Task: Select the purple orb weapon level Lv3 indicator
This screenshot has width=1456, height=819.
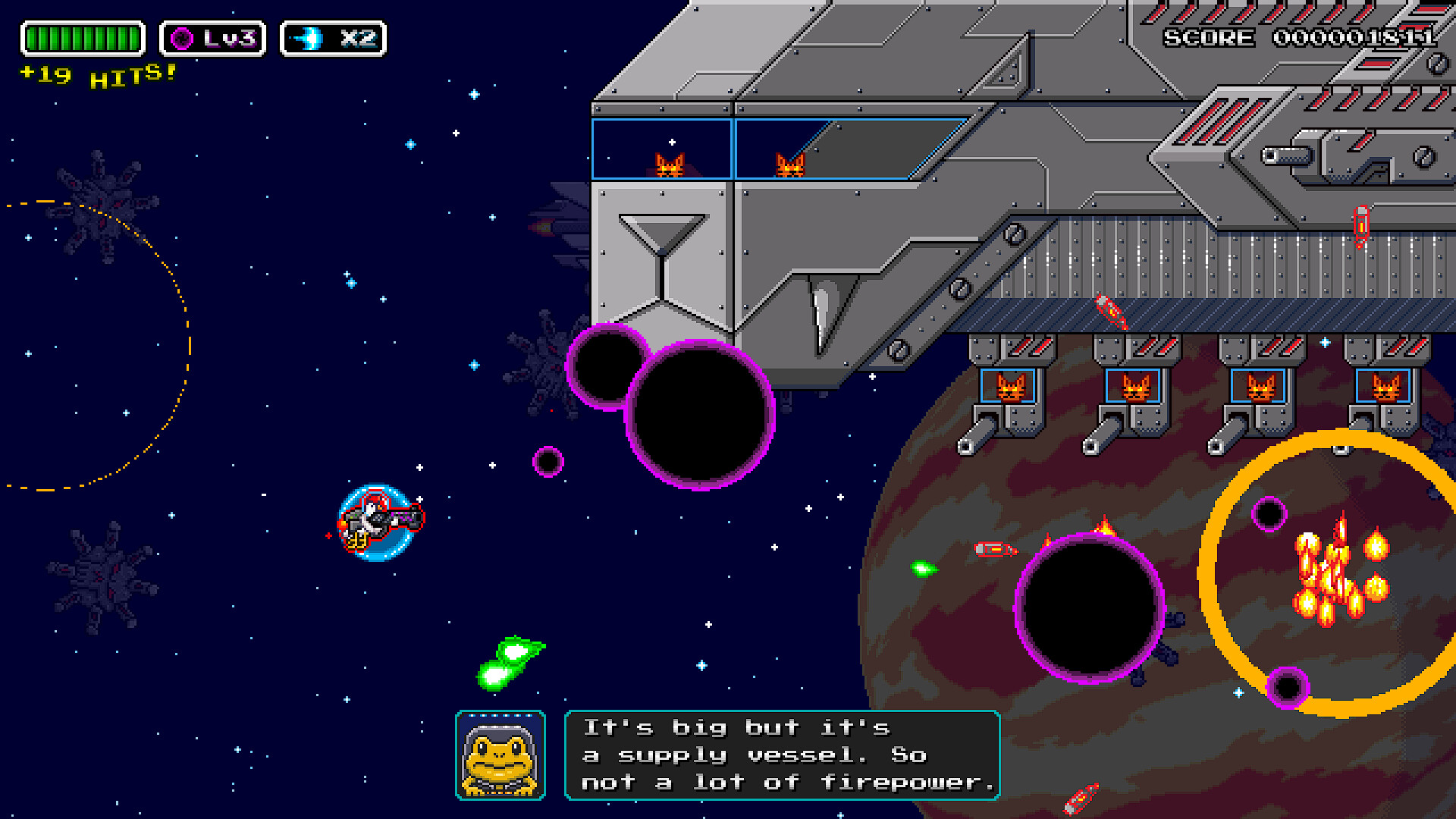Action: click(212, 39)
